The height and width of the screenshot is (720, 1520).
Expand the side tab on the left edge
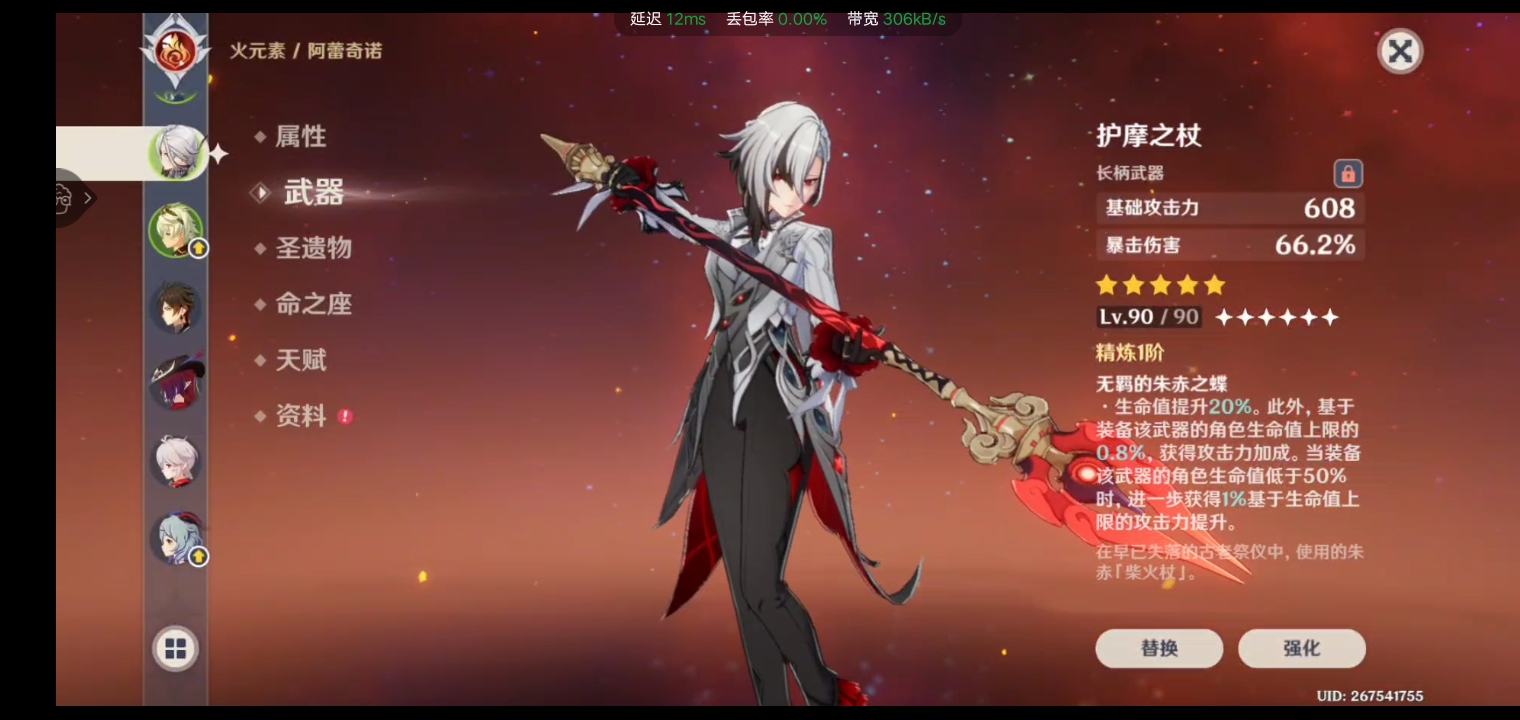75,198
